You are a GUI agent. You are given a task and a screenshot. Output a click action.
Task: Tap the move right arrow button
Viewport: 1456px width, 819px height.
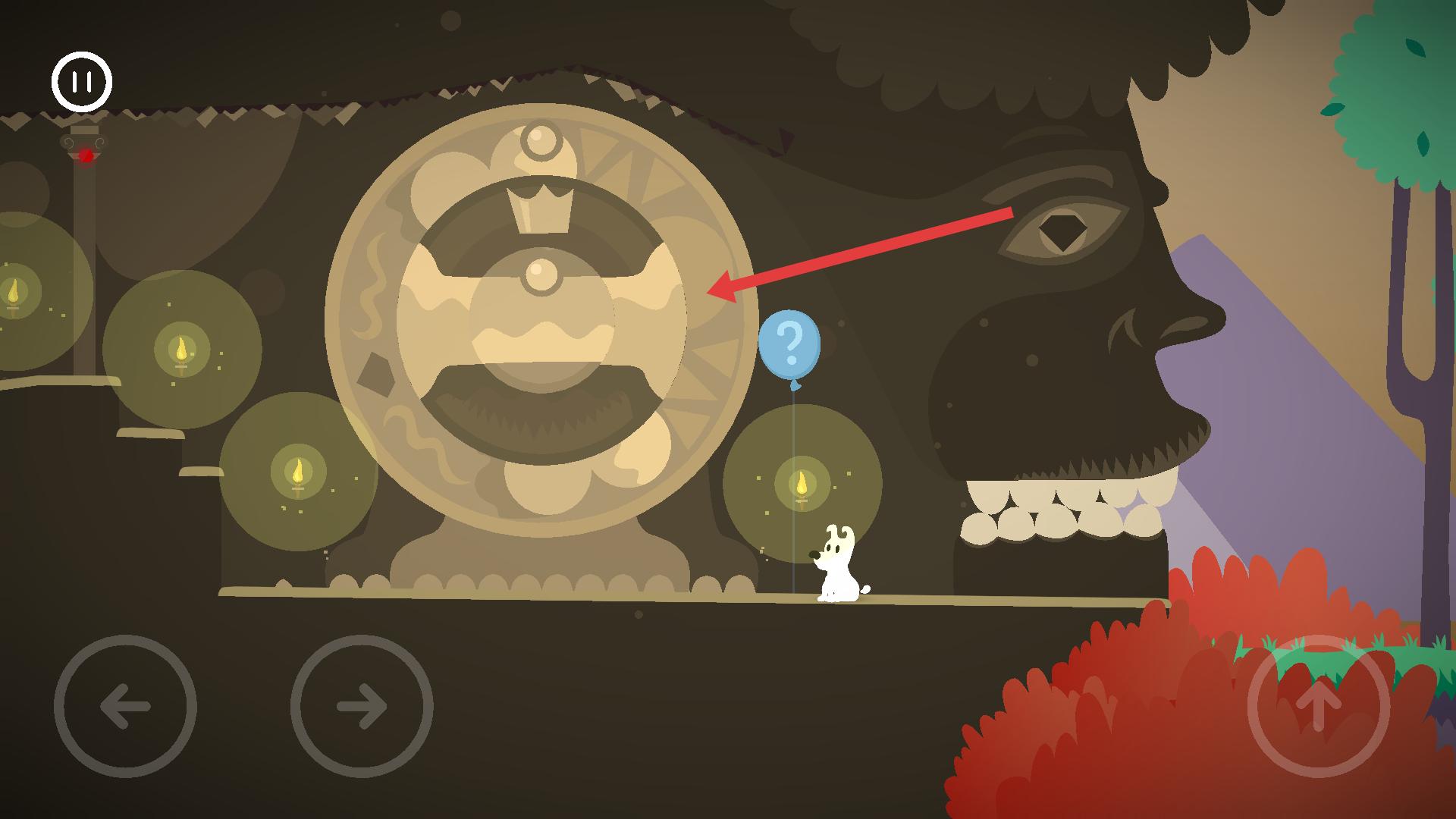tap(362, 706)
